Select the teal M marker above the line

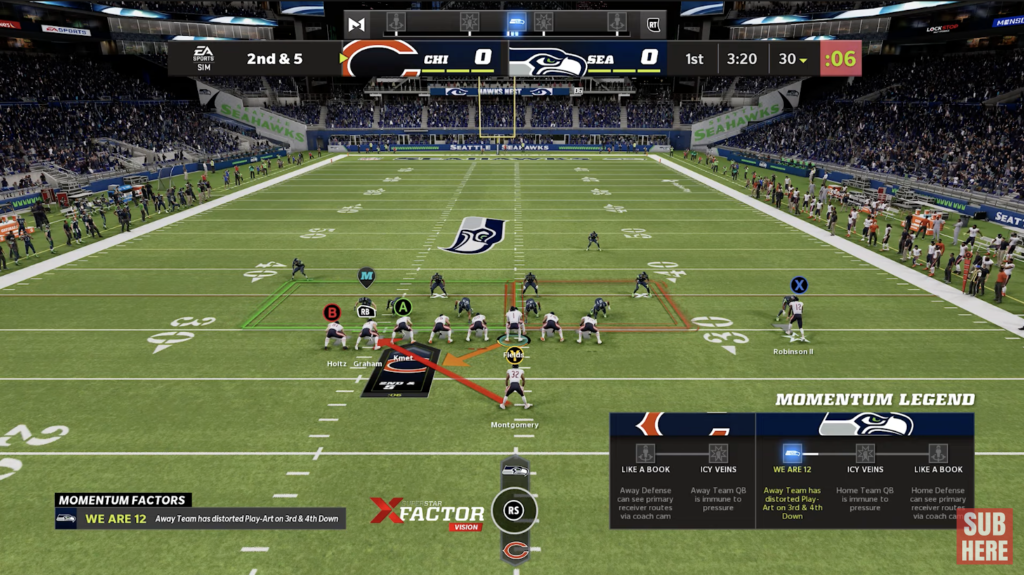pos(366,274)
